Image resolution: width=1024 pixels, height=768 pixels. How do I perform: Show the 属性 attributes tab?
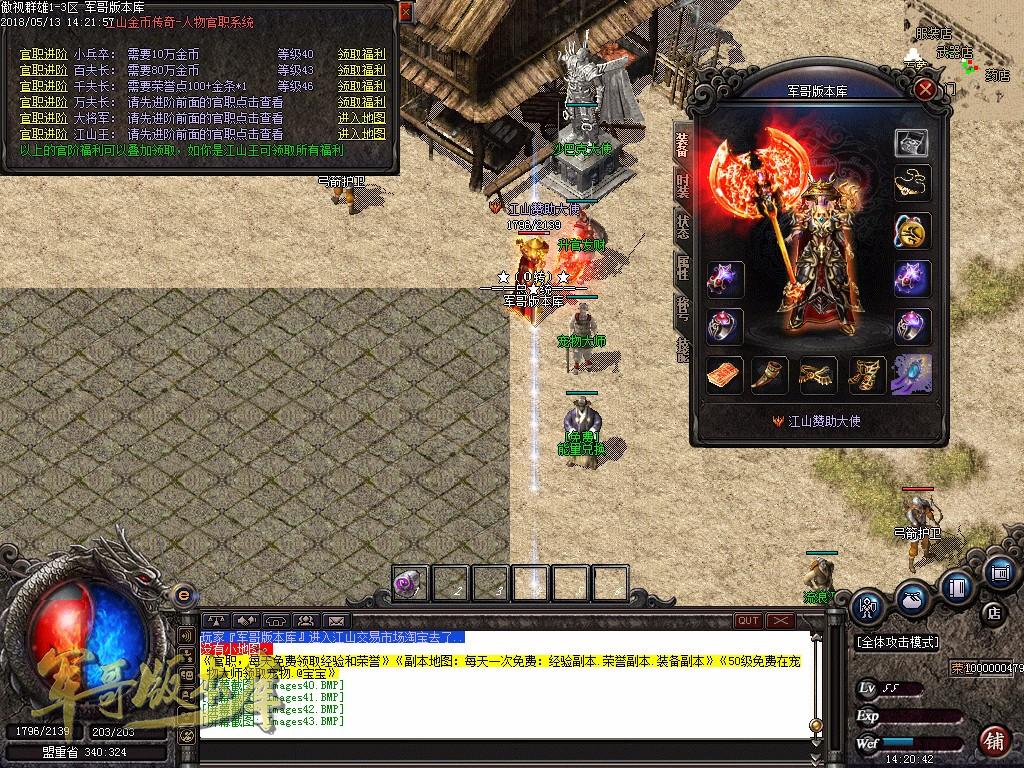[x=683, y=266]
